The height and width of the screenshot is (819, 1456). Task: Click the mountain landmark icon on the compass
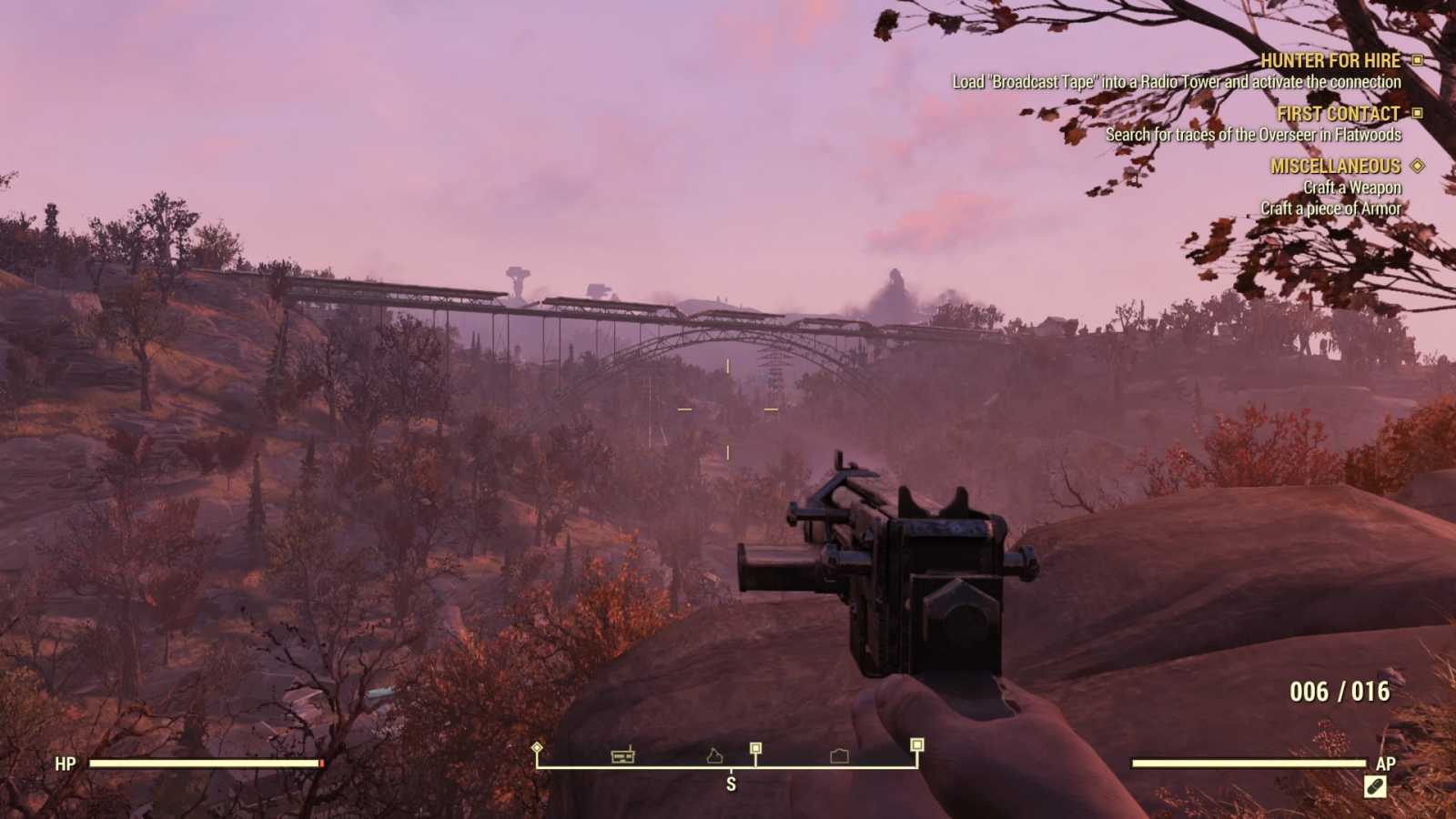(714, 756)
